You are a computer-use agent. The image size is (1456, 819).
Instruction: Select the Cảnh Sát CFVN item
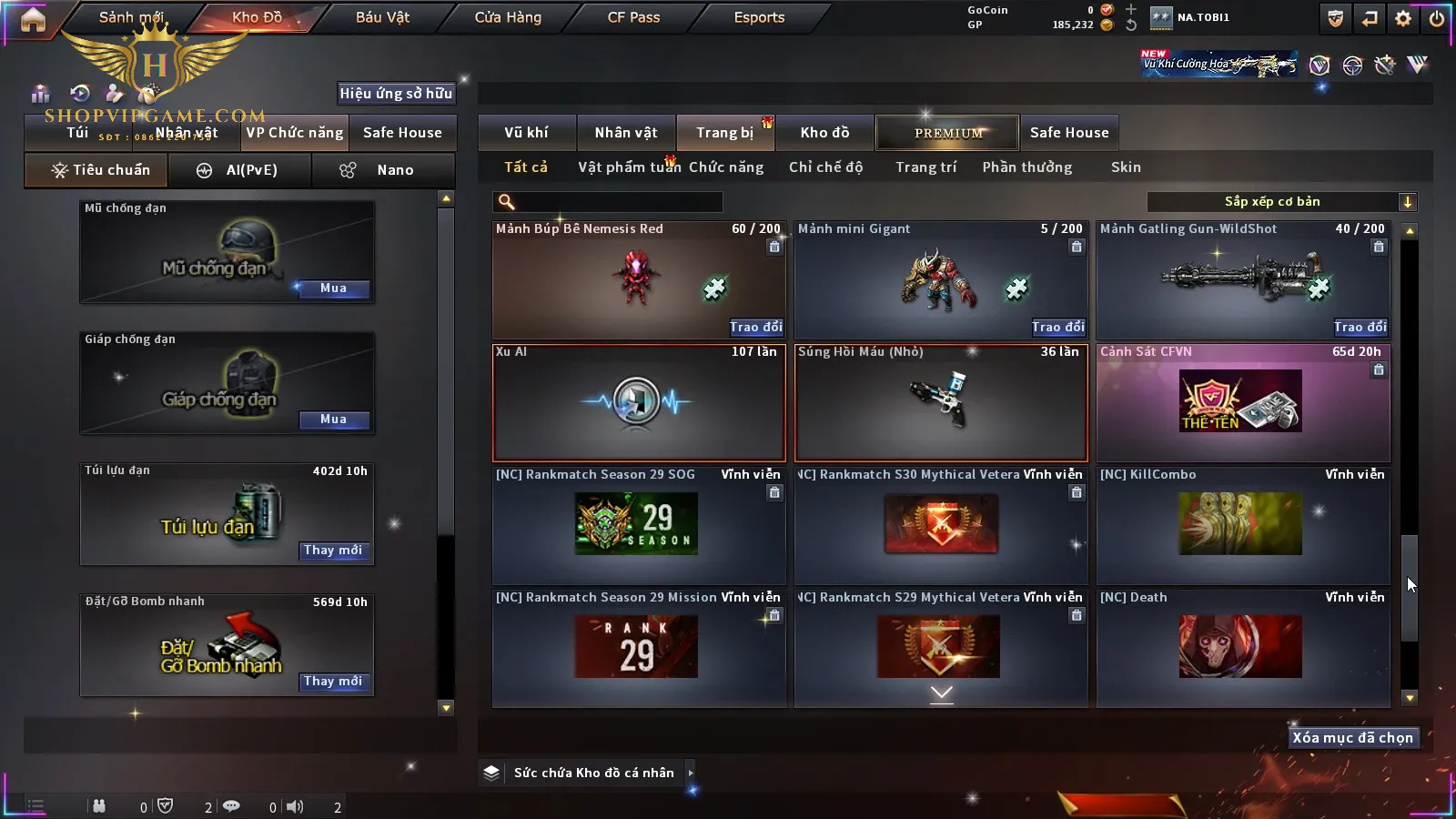1242,403
